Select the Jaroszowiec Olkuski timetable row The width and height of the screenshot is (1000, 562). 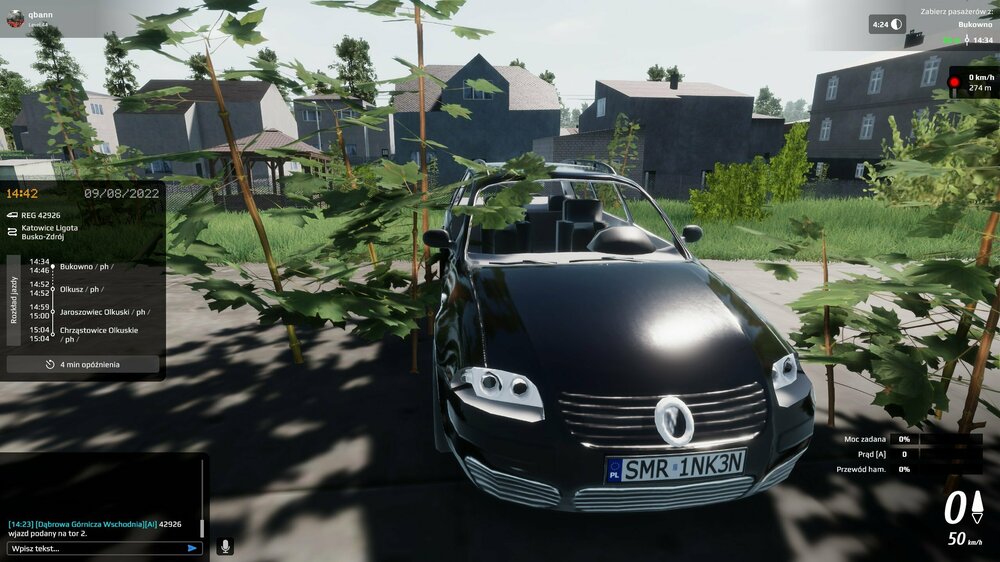coord(104,312)
